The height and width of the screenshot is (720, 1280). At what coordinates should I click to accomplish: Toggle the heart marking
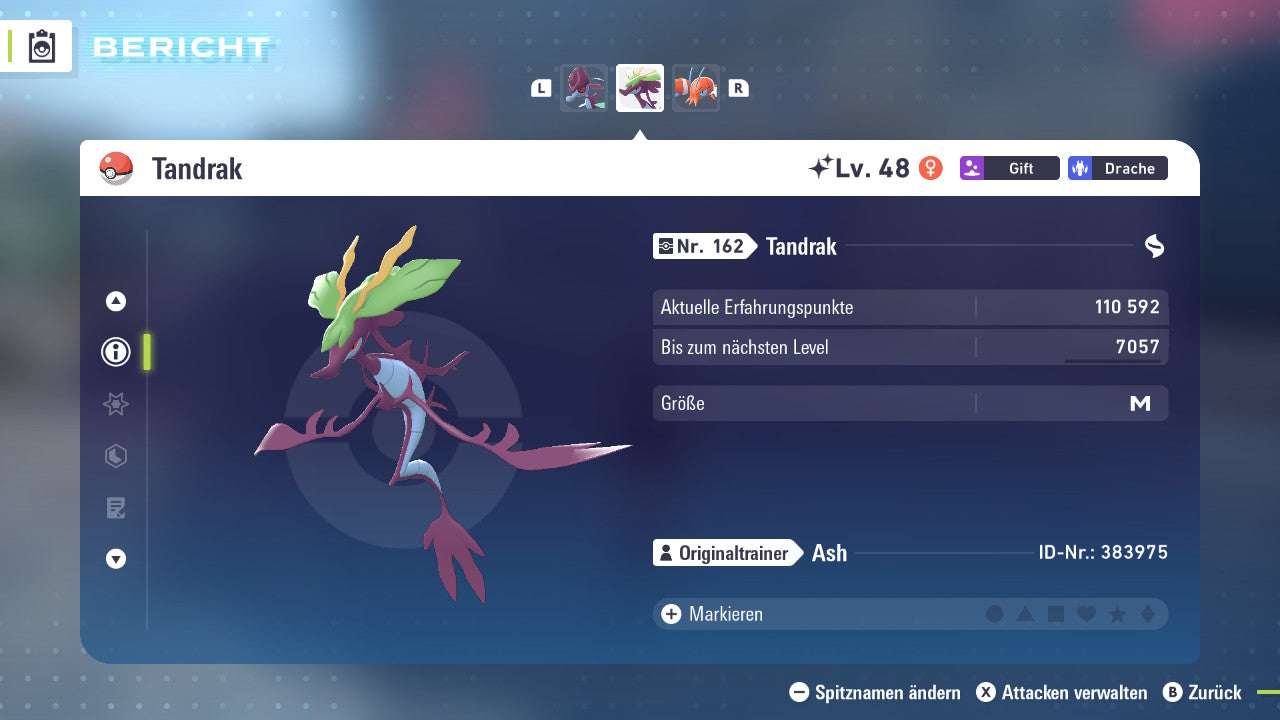pyautogui.click(x=1086, y=614)
